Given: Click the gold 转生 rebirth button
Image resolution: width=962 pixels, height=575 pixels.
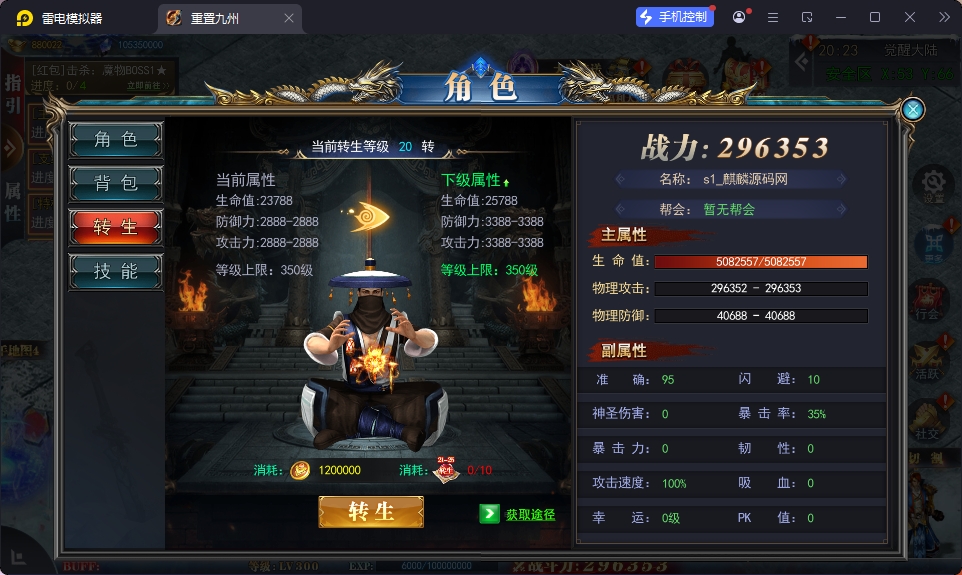Looking at the screenshot, I should tap(371, 511).
